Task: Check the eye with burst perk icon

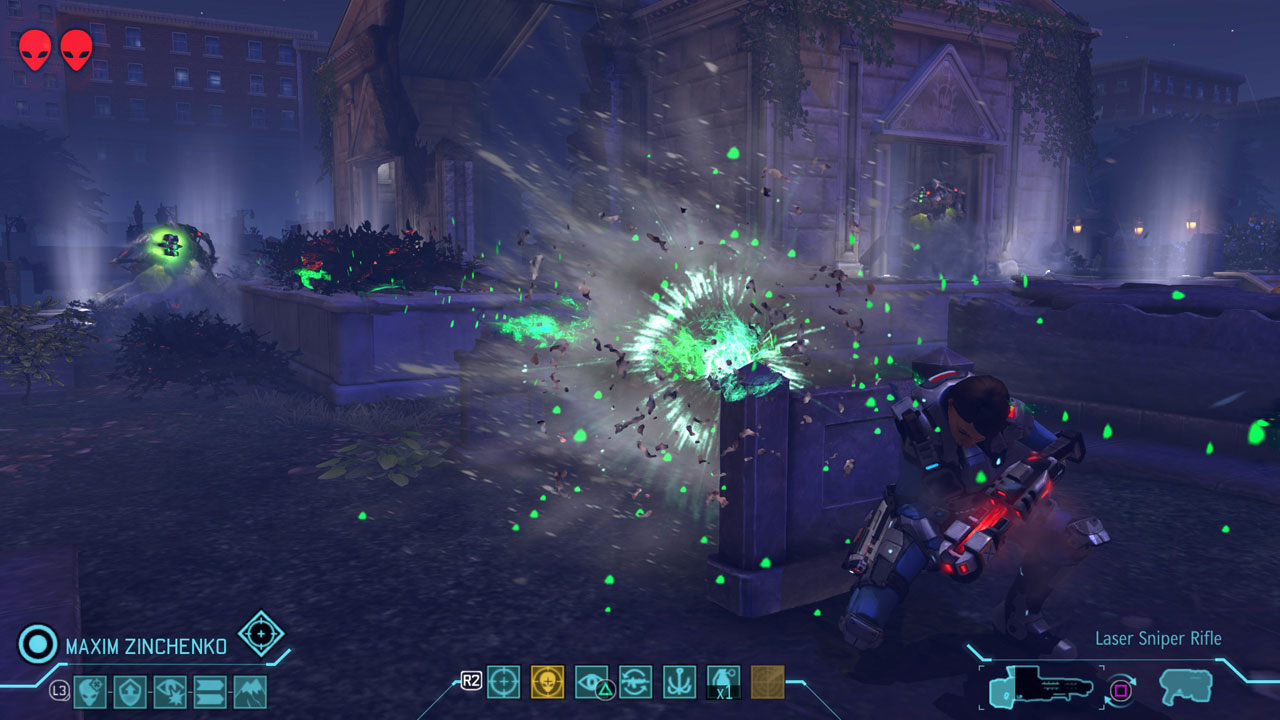Action: [x=170, y=691]
